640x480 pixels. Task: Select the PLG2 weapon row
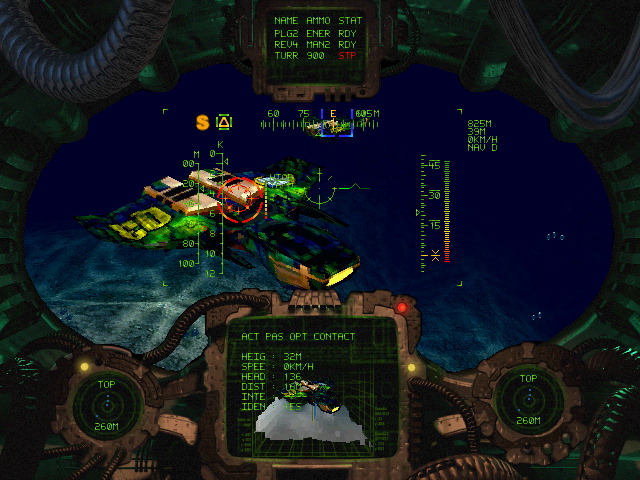pyautogui.click(x=319, y=32)
